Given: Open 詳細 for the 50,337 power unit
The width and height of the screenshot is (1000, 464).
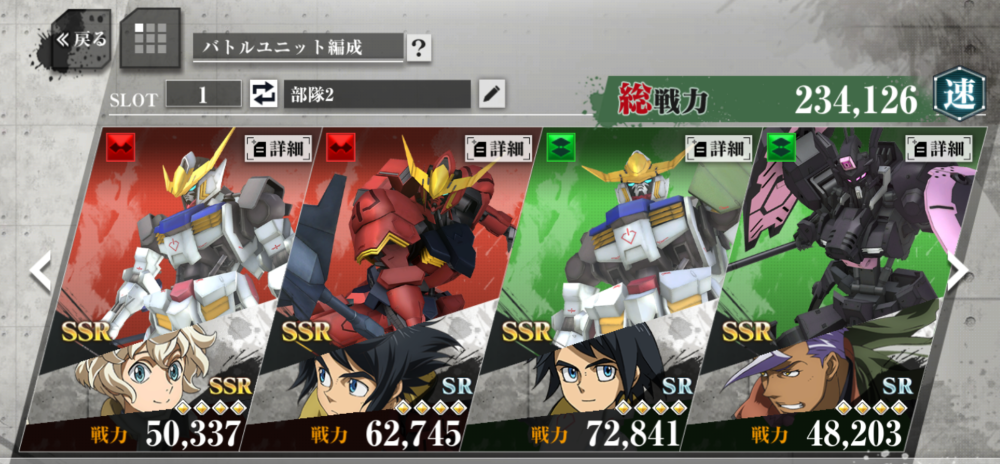Looking at the screenshot, I should (x=279, y=148).
